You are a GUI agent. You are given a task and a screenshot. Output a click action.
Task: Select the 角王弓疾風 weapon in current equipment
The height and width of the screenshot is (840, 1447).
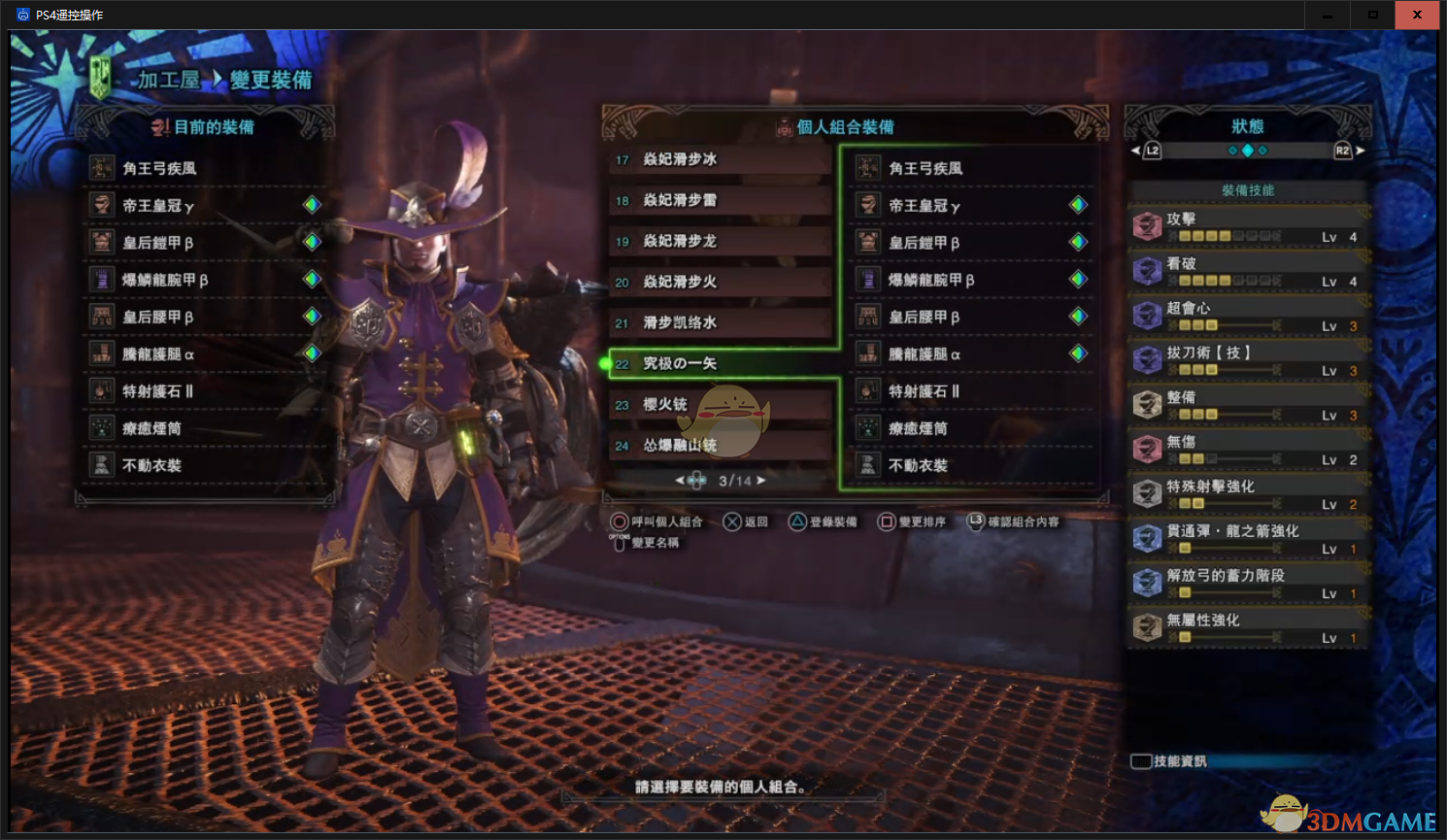(x=160, y=169)
